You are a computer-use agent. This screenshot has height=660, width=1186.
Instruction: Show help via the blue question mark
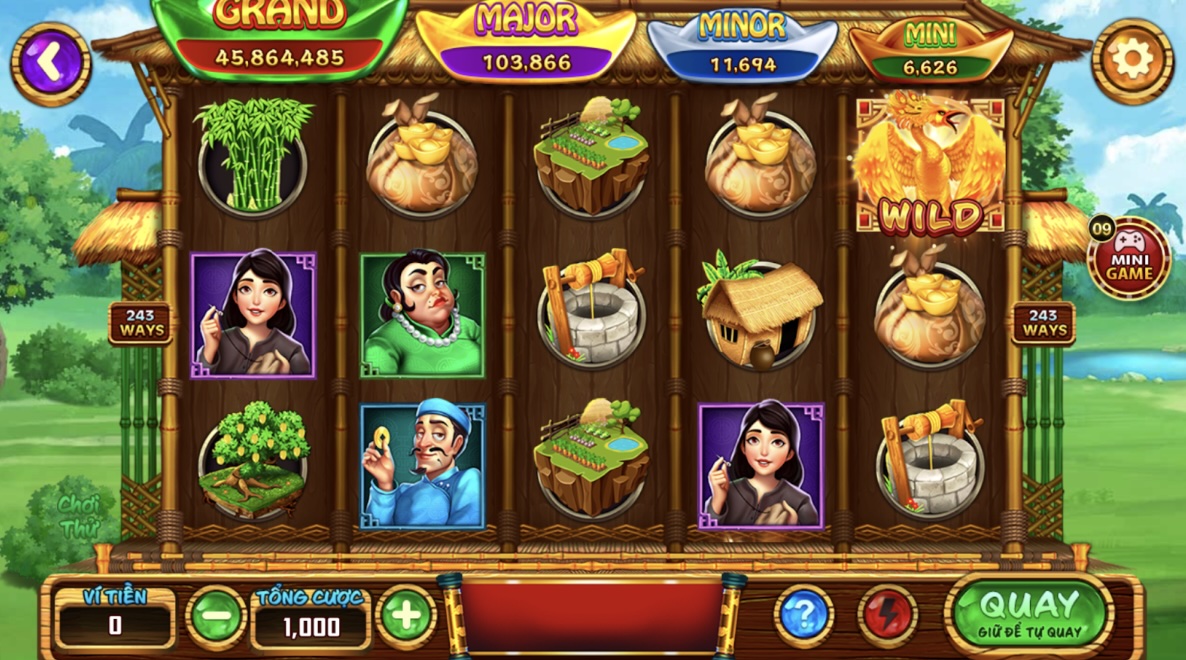coord(803,615)
